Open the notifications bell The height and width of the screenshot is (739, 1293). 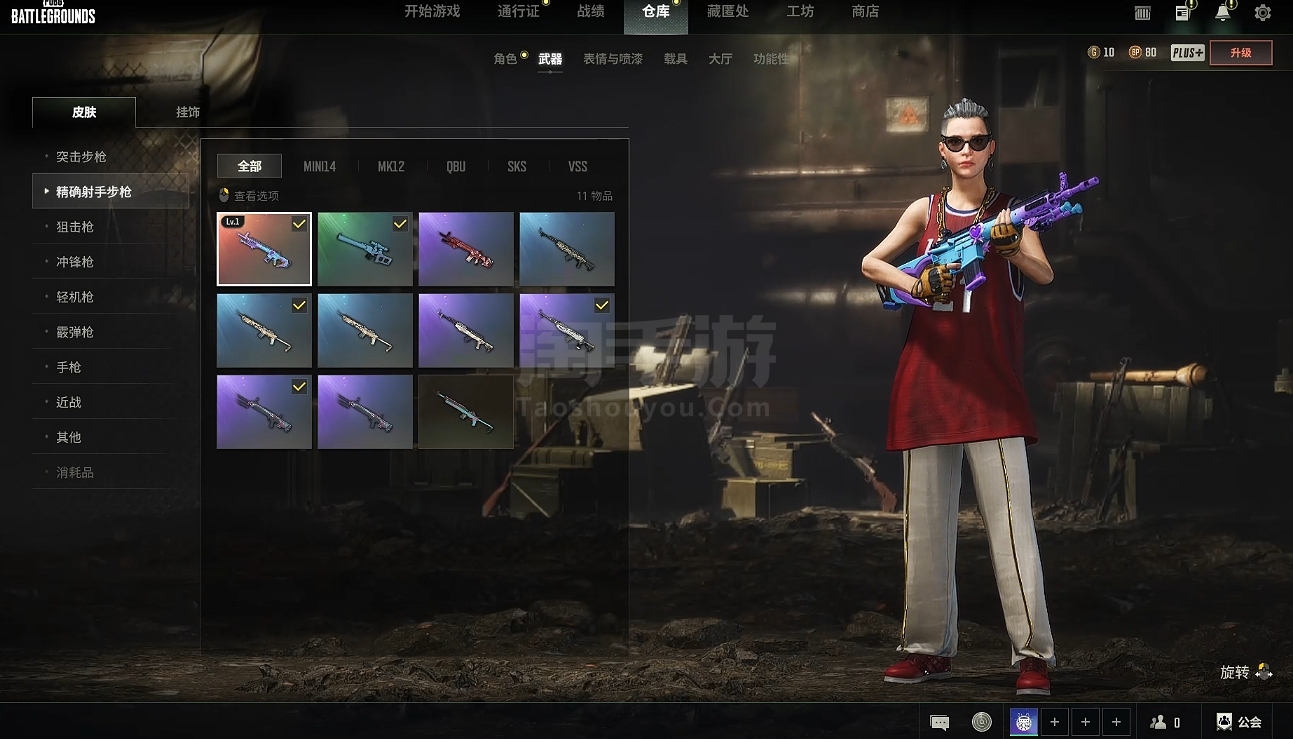click(1222, 13)
